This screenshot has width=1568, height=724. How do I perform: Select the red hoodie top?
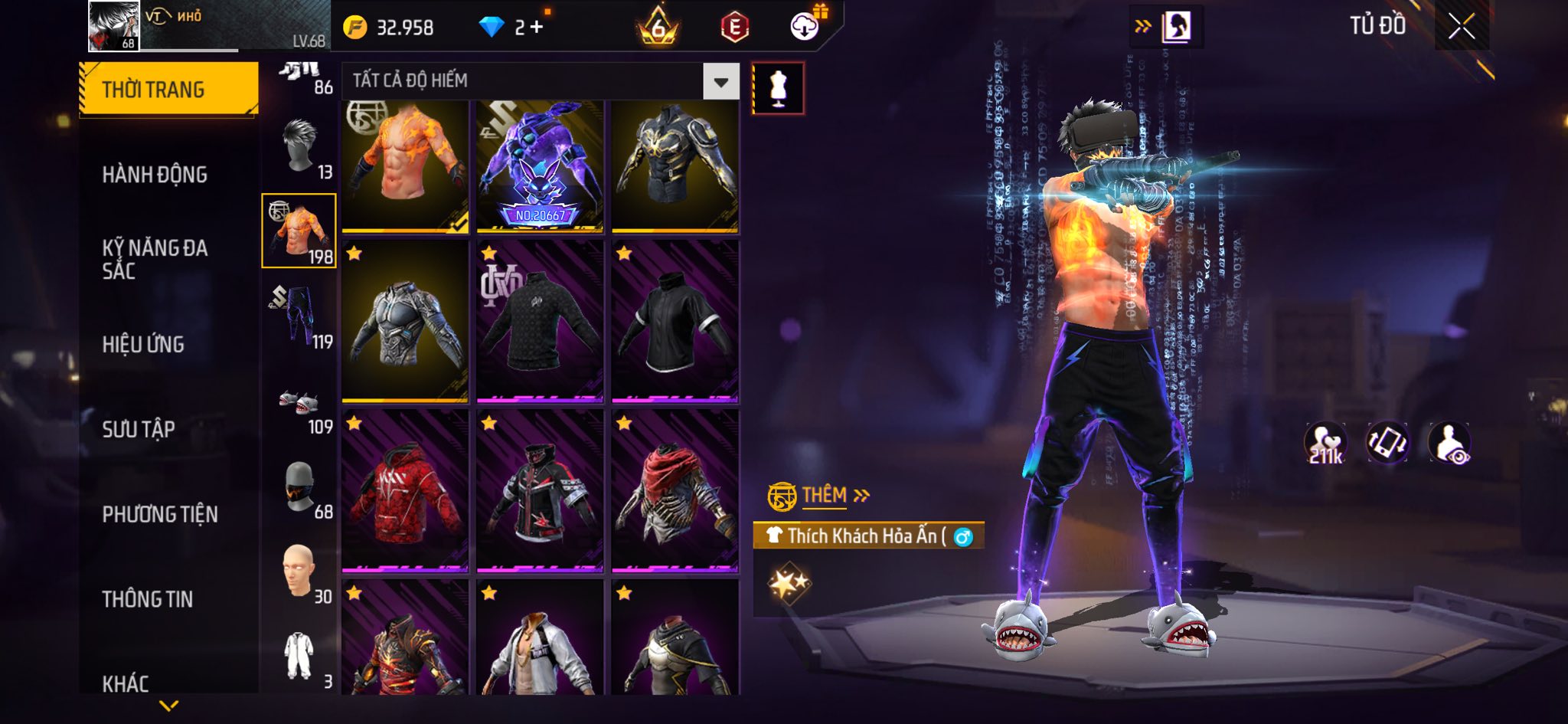click(x=405, y=490)
